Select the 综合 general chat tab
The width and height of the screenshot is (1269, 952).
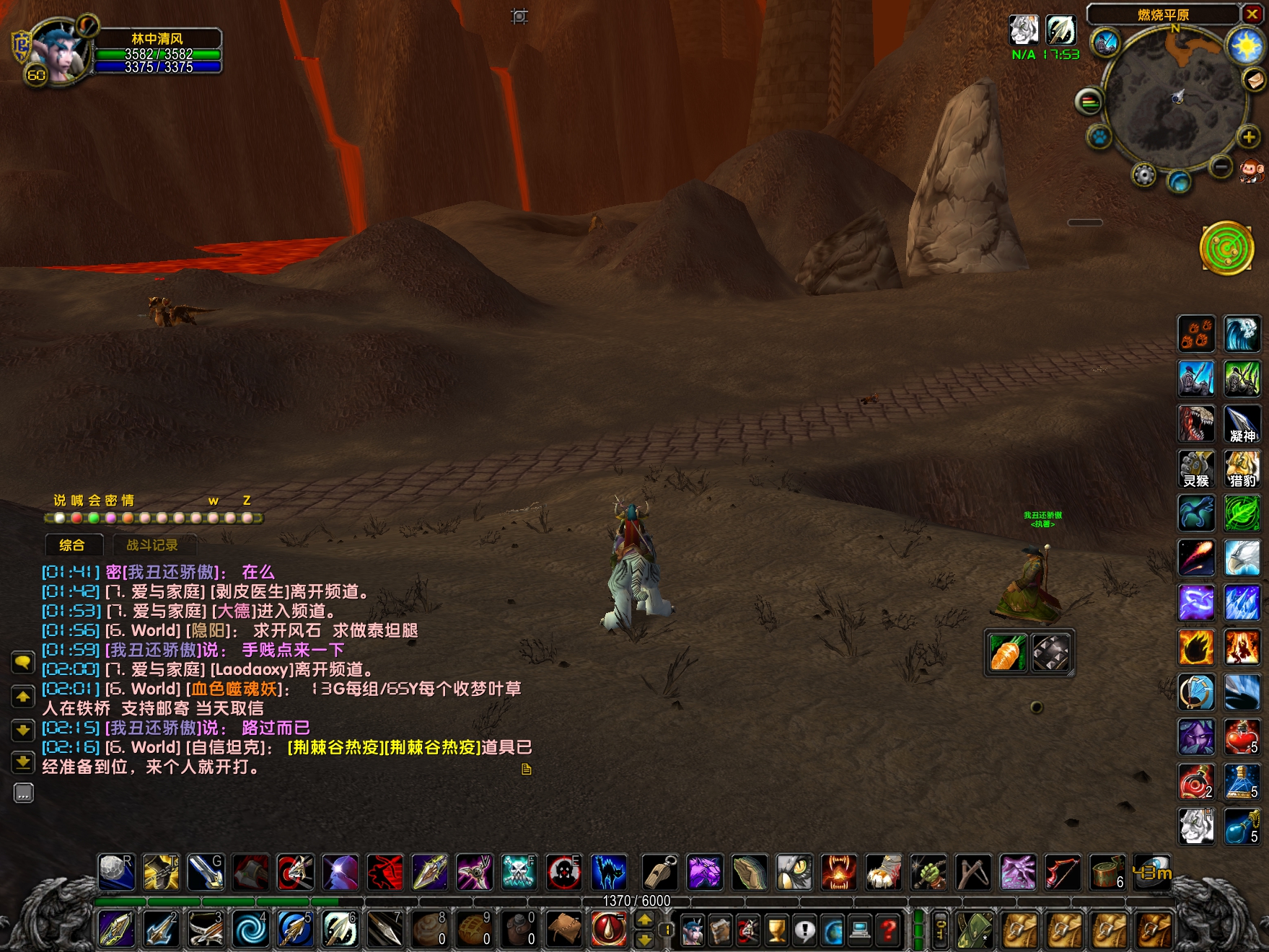[72, 545]
